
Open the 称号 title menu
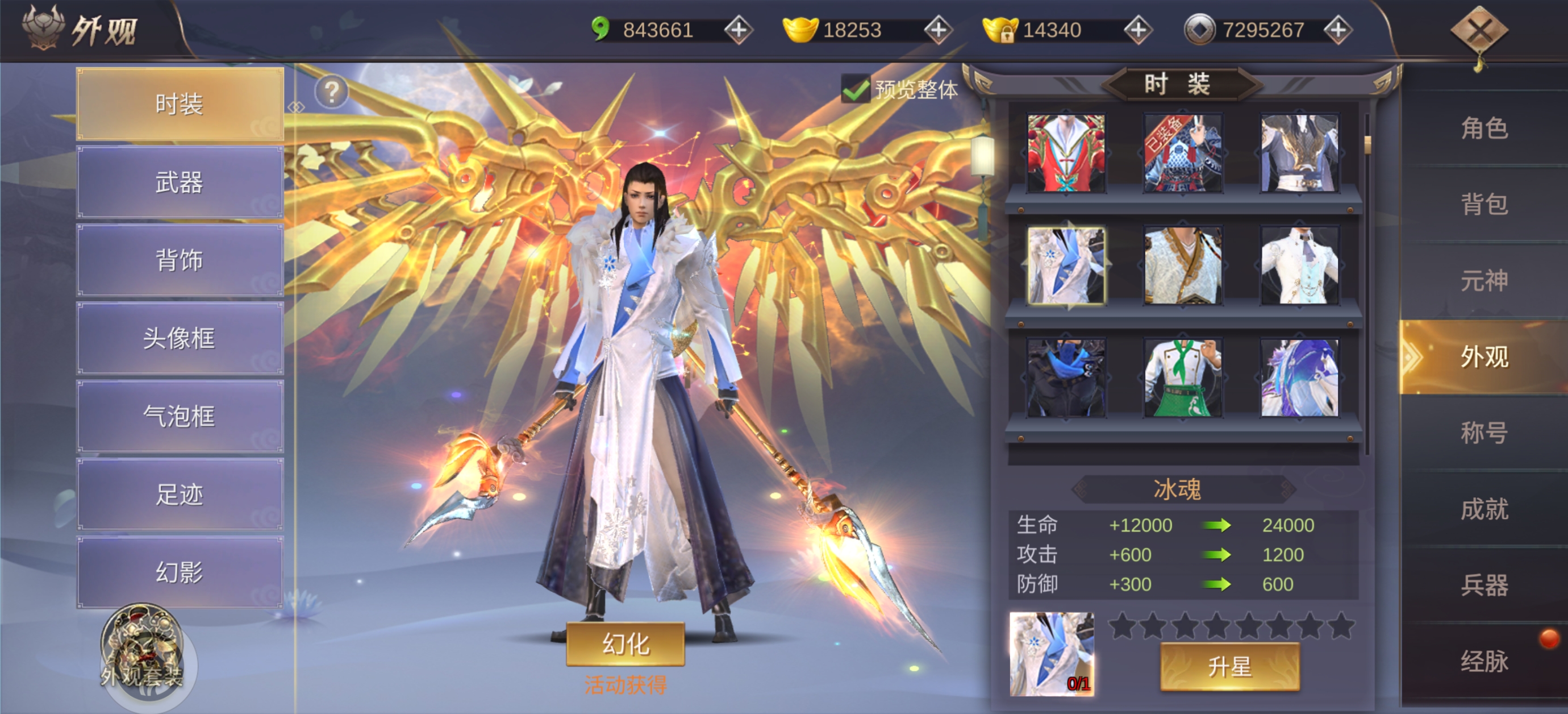pos(1484,433)
